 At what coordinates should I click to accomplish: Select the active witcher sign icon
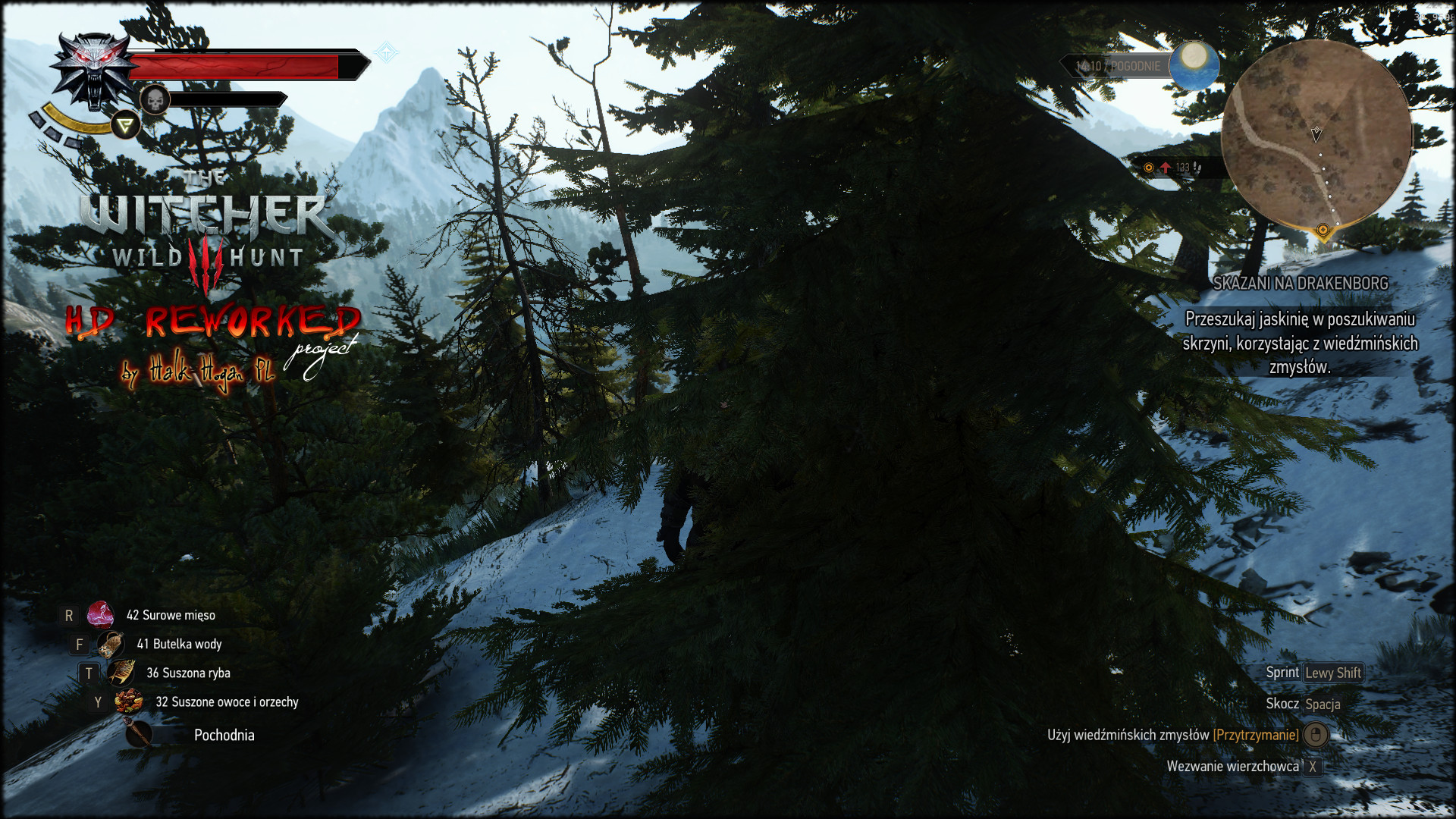(126, 125)
